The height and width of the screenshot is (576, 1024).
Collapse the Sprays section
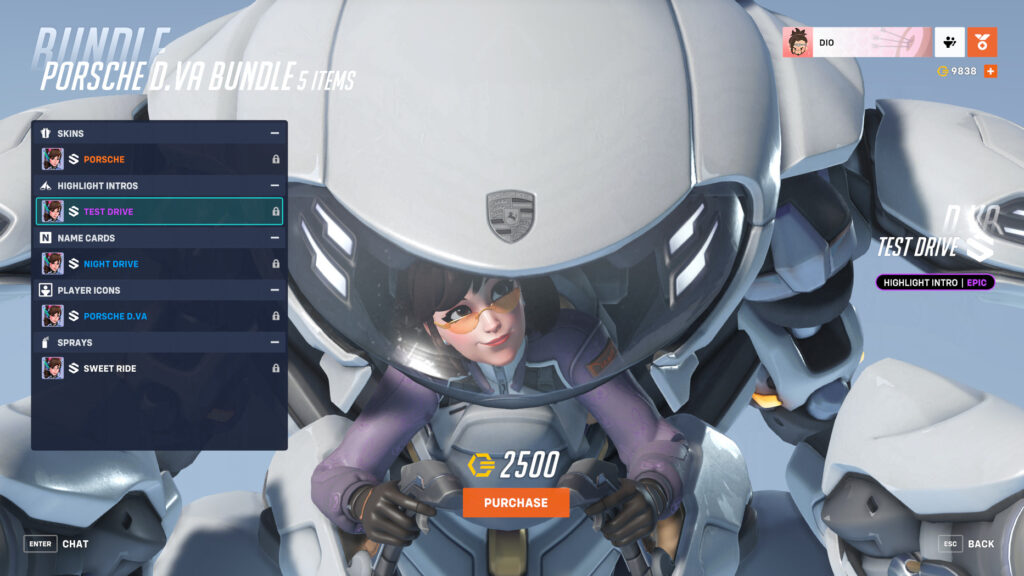pyautogui.click(x=274, y=342)
